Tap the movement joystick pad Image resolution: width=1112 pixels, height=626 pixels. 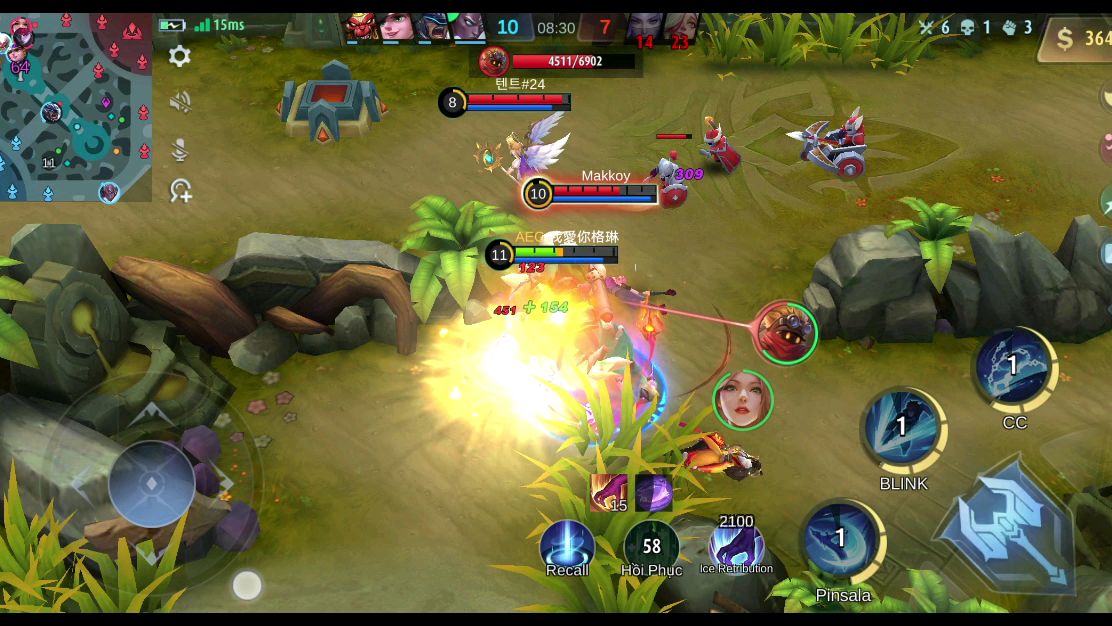click(151, 484)
